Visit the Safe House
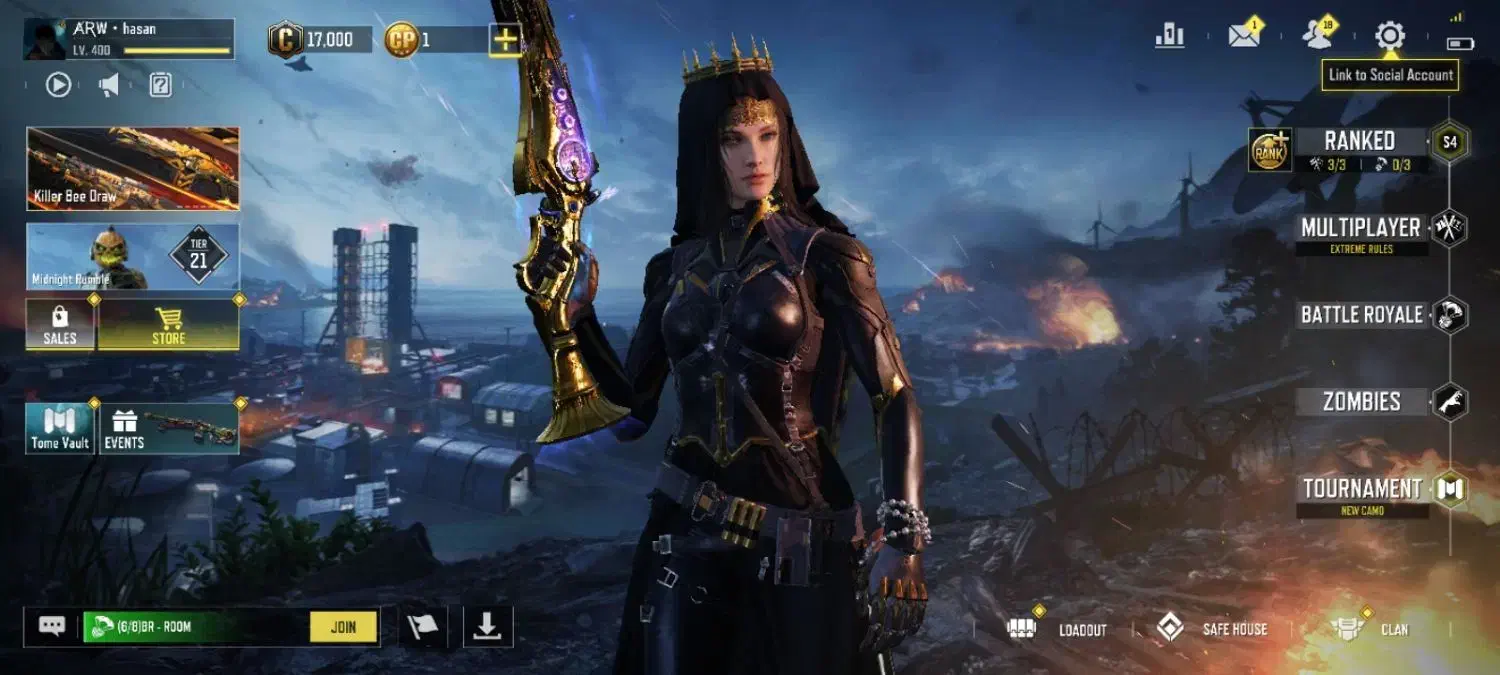 (1211, 629)
